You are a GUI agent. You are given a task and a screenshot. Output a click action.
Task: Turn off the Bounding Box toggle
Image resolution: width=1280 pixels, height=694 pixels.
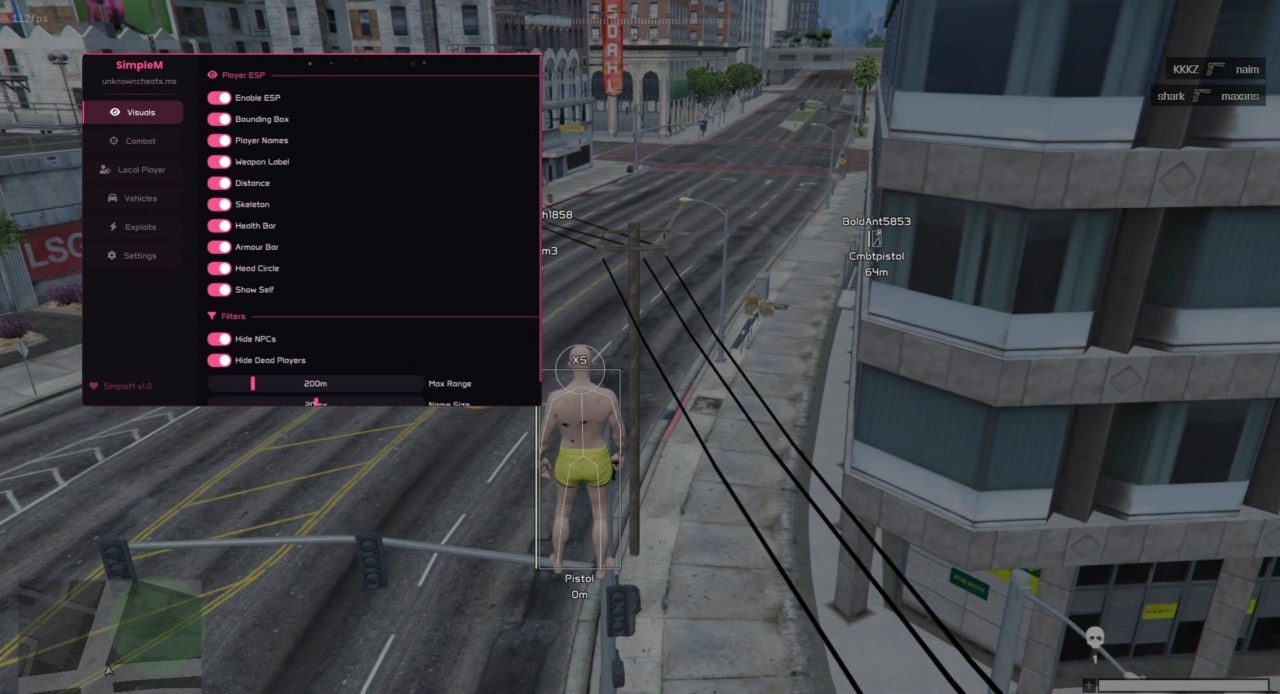tap(219, 119)
